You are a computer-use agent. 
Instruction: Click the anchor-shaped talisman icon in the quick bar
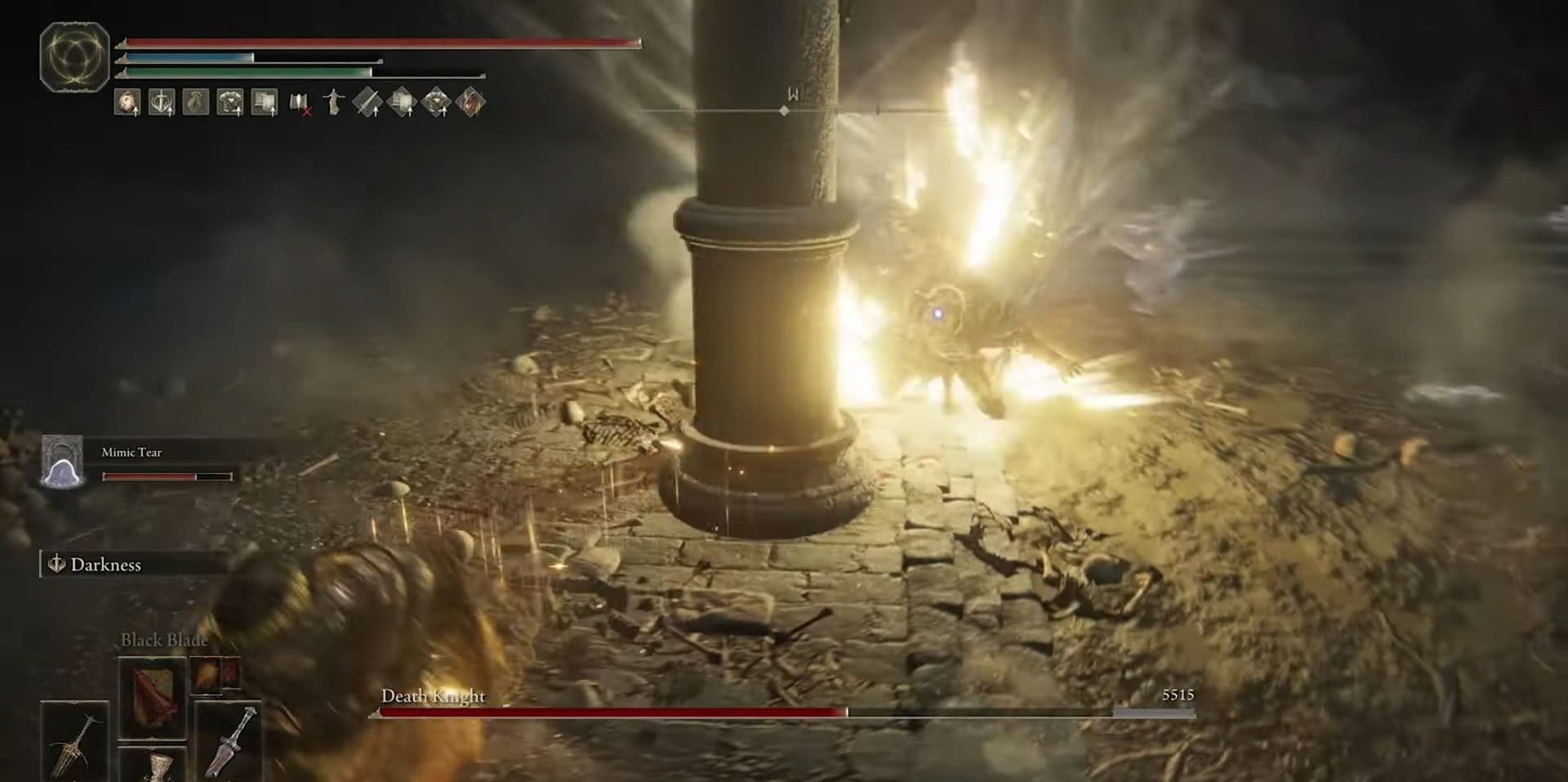click(161, 103)
